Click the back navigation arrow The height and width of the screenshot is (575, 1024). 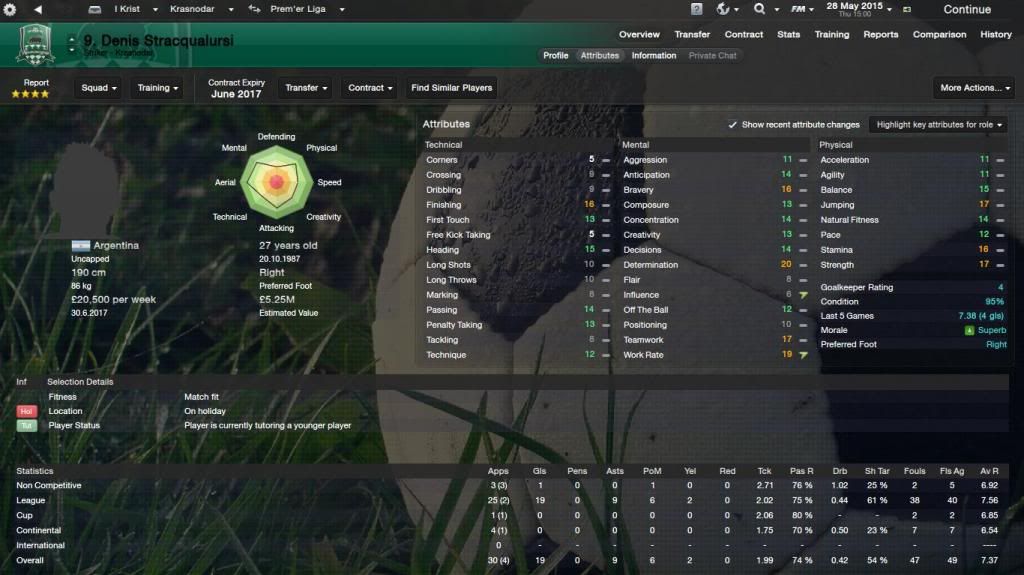[37, 9]
